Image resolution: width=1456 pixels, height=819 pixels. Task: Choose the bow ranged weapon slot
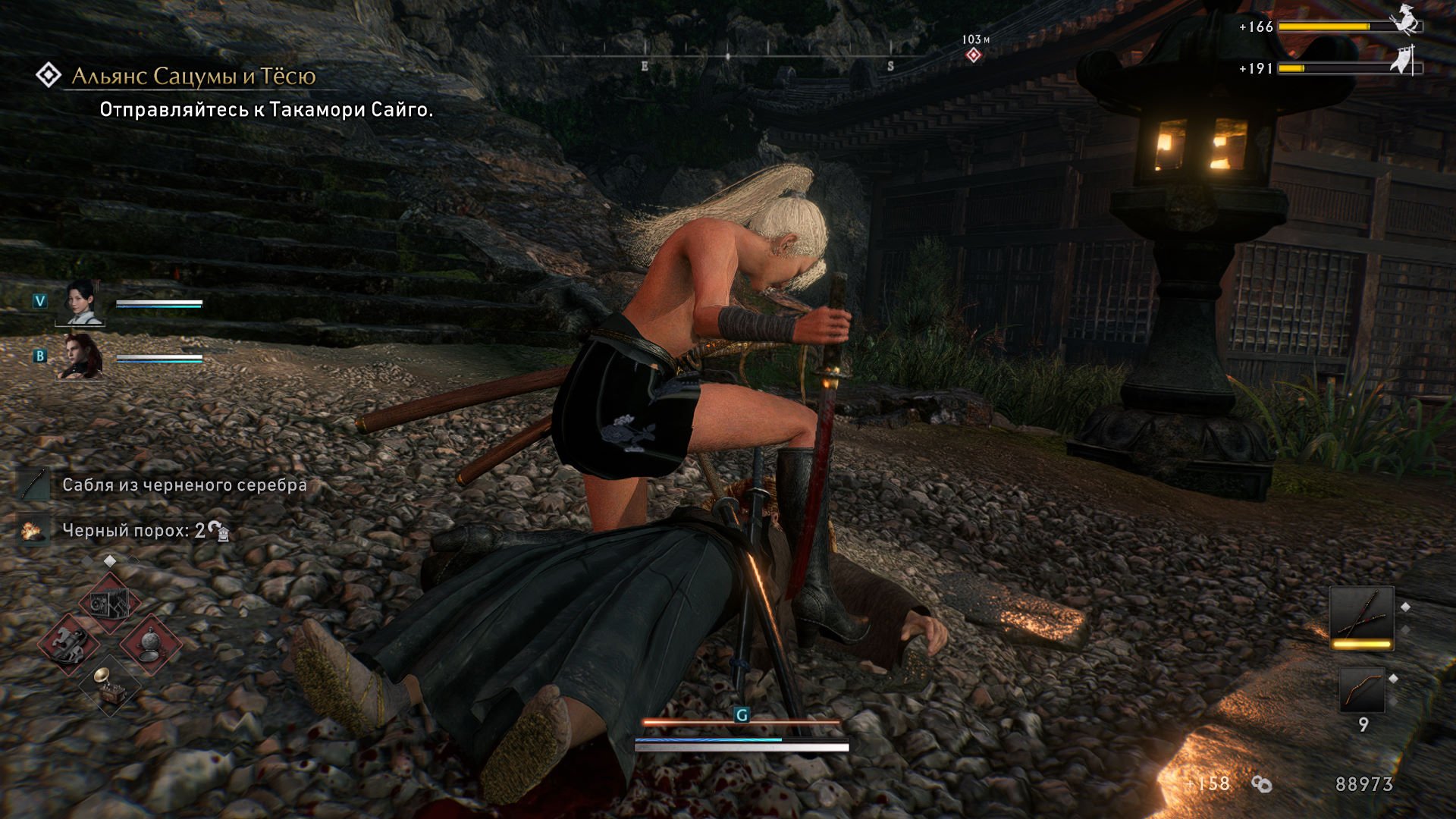click(1361, 689)
